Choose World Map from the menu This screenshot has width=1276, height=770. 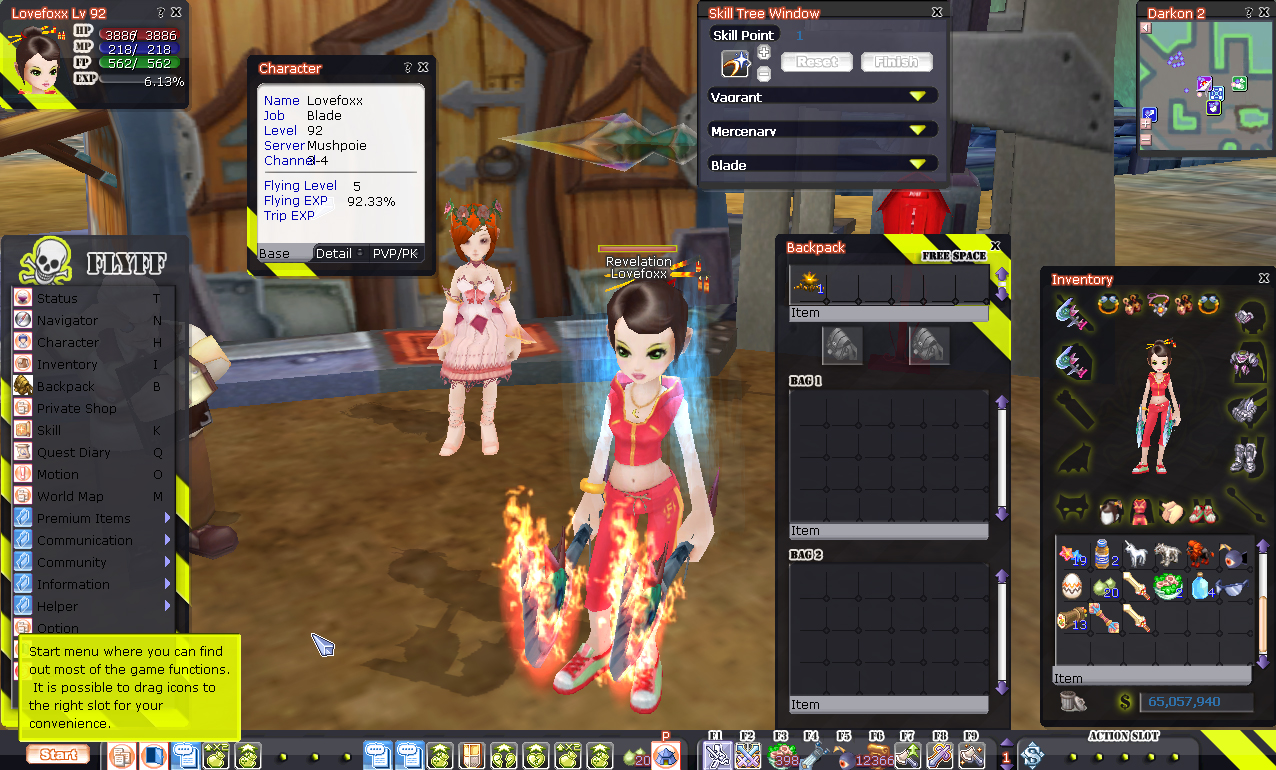click(x=70, y=497)
